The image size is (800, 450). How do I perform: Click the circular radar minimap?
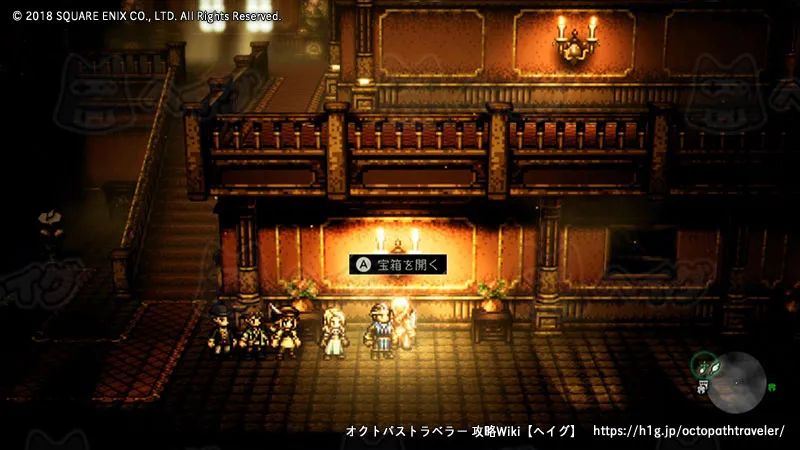[738, 380]
